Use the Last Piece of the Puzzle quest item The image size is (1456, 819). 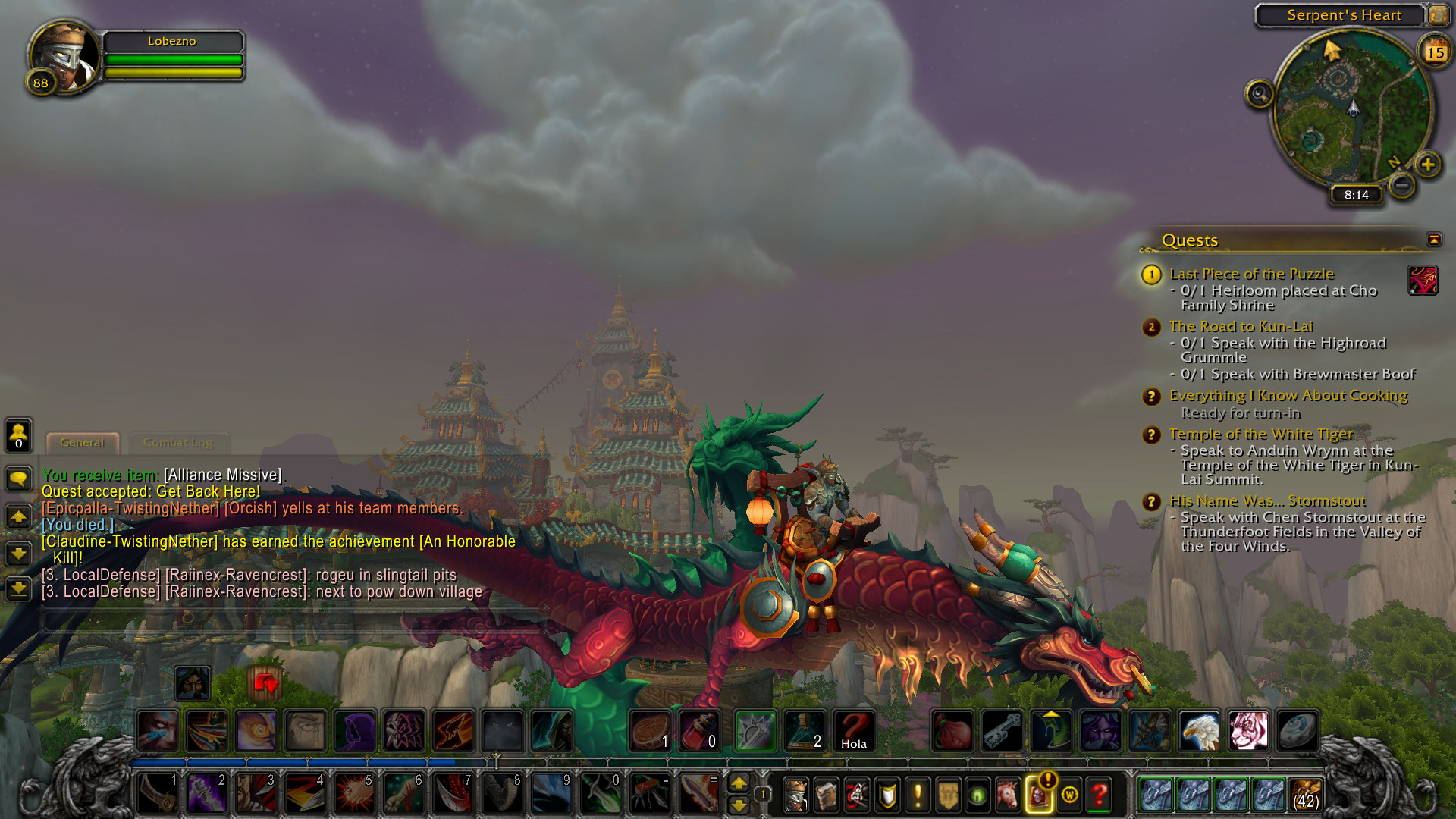click(x=1423, y=281)
